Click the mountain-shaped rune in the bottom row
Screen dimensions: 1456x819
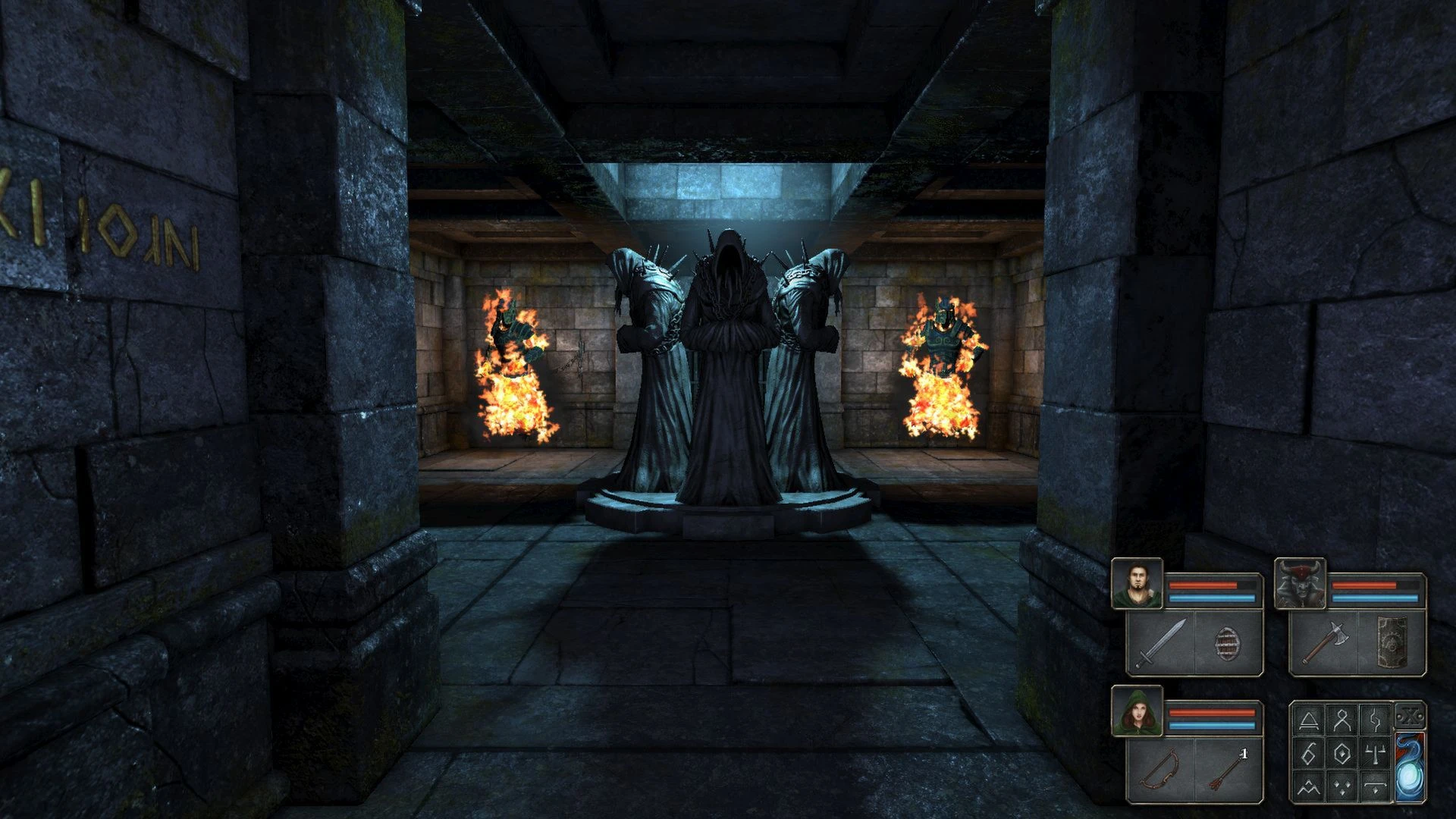pyautogui.click(x=1308, y=786)
